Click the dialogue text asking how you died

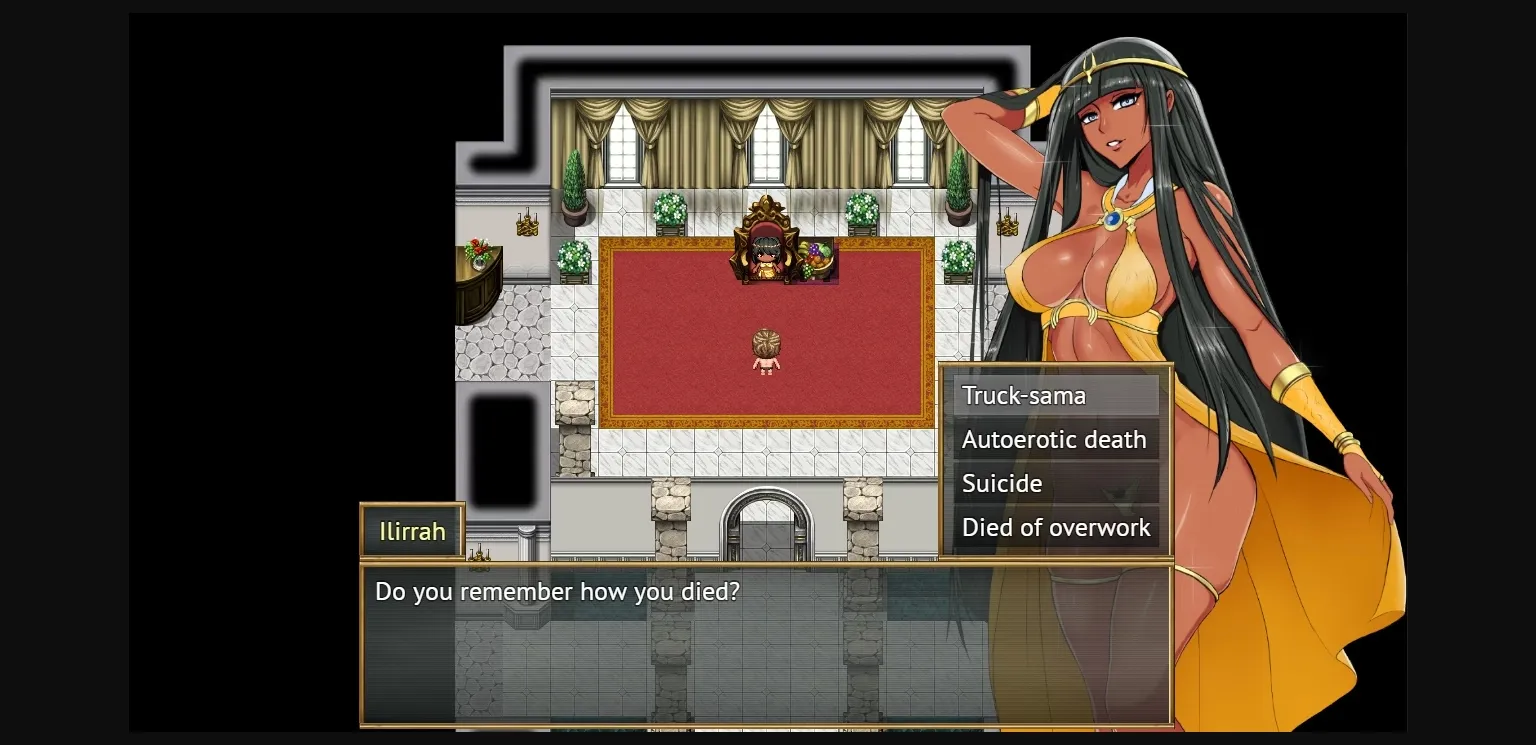coord(556,591)
